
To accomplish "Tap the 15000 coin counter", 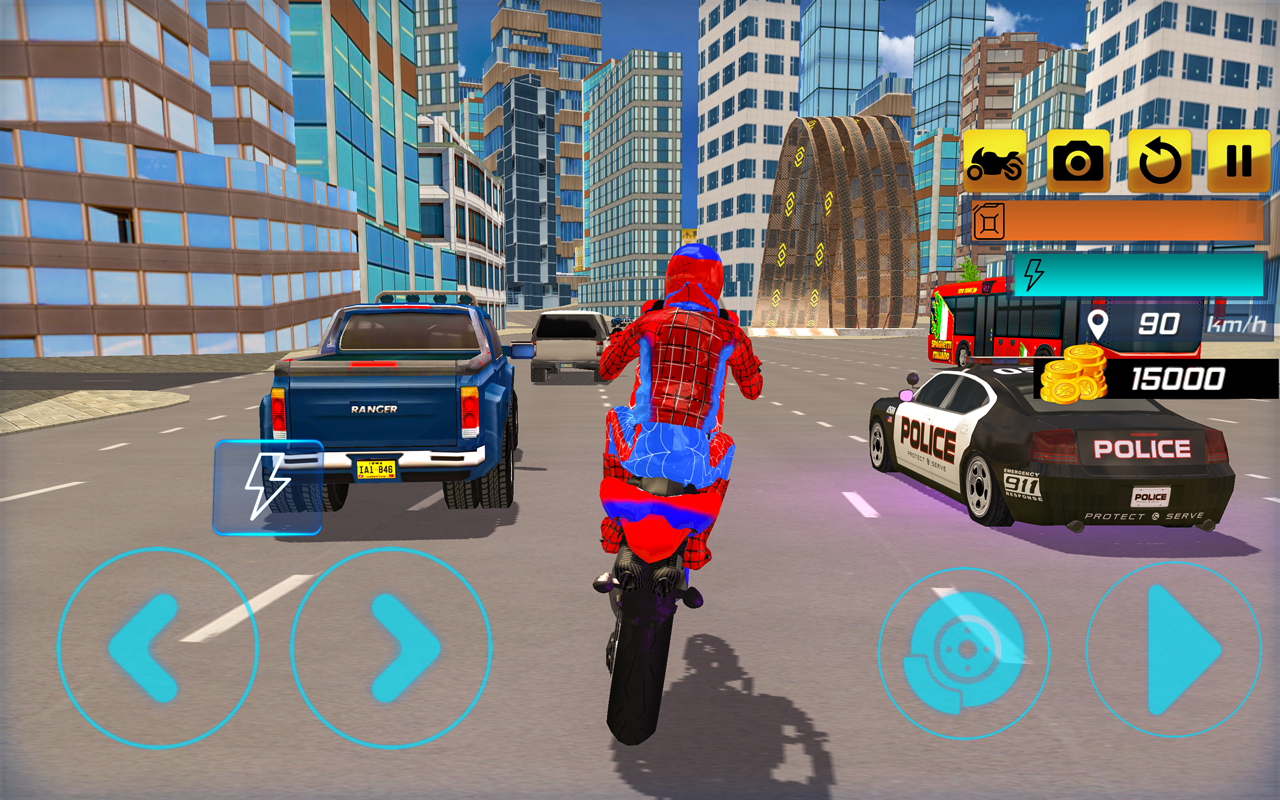I will 1180,380.
